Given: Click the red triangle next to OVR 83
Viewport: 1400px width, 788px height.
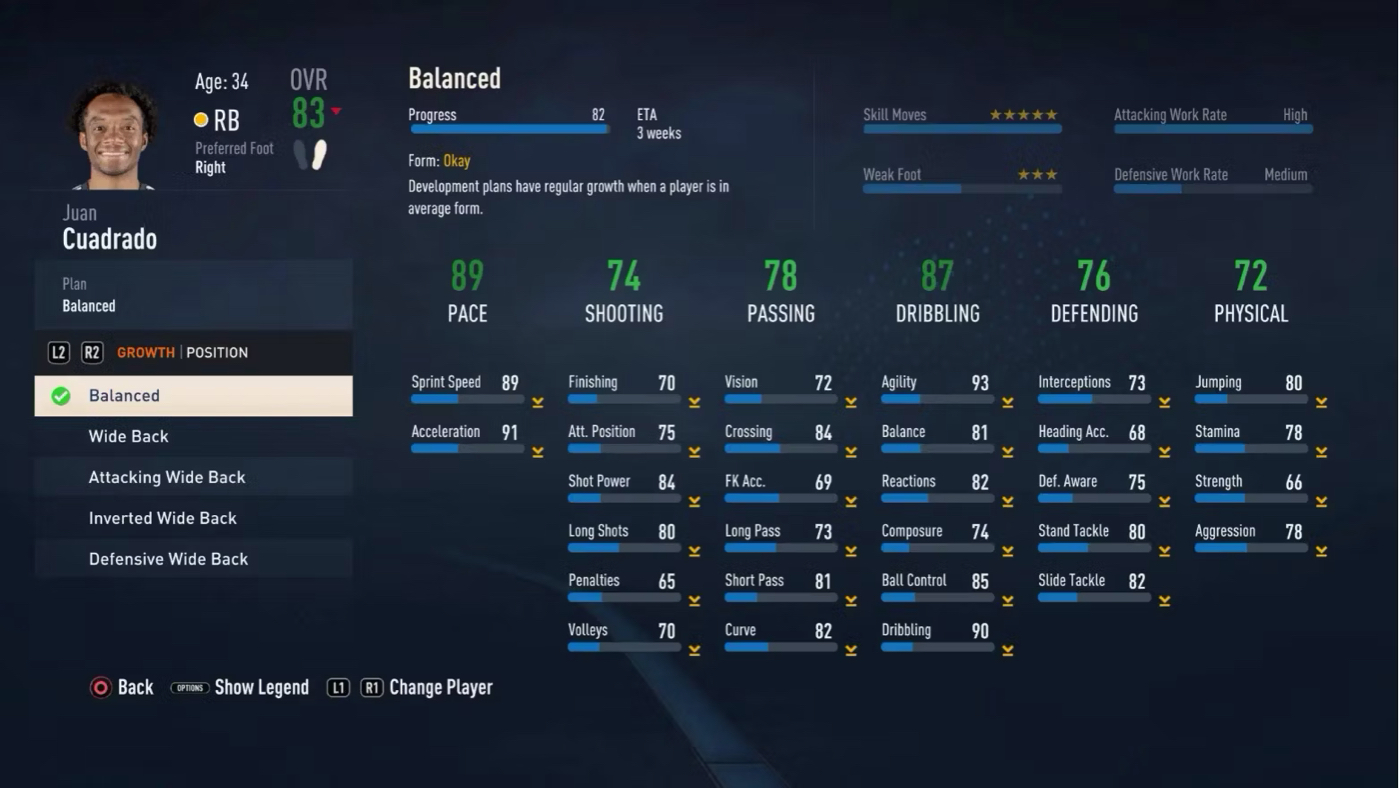Looking at the screenshot, I should tap(337, 113).
